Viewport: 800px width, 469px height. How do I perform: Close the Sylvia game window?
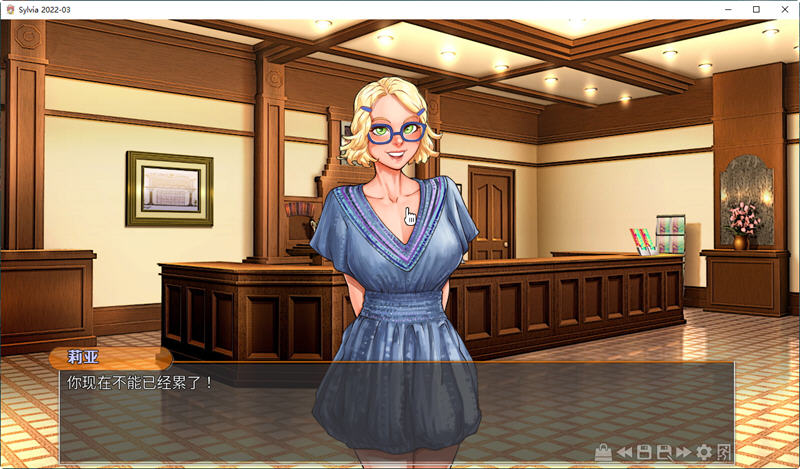[x=784, y=9]
